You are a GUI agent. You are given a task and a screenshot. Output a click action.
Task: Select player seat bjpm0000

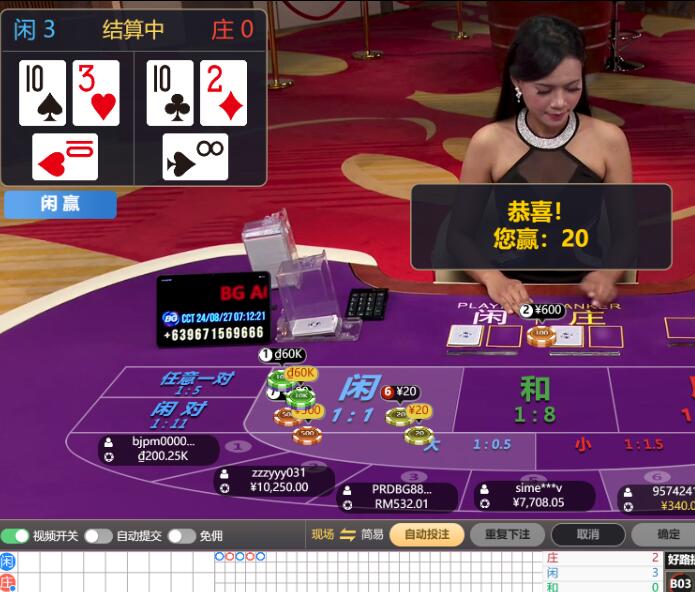[x=160, y=449]
